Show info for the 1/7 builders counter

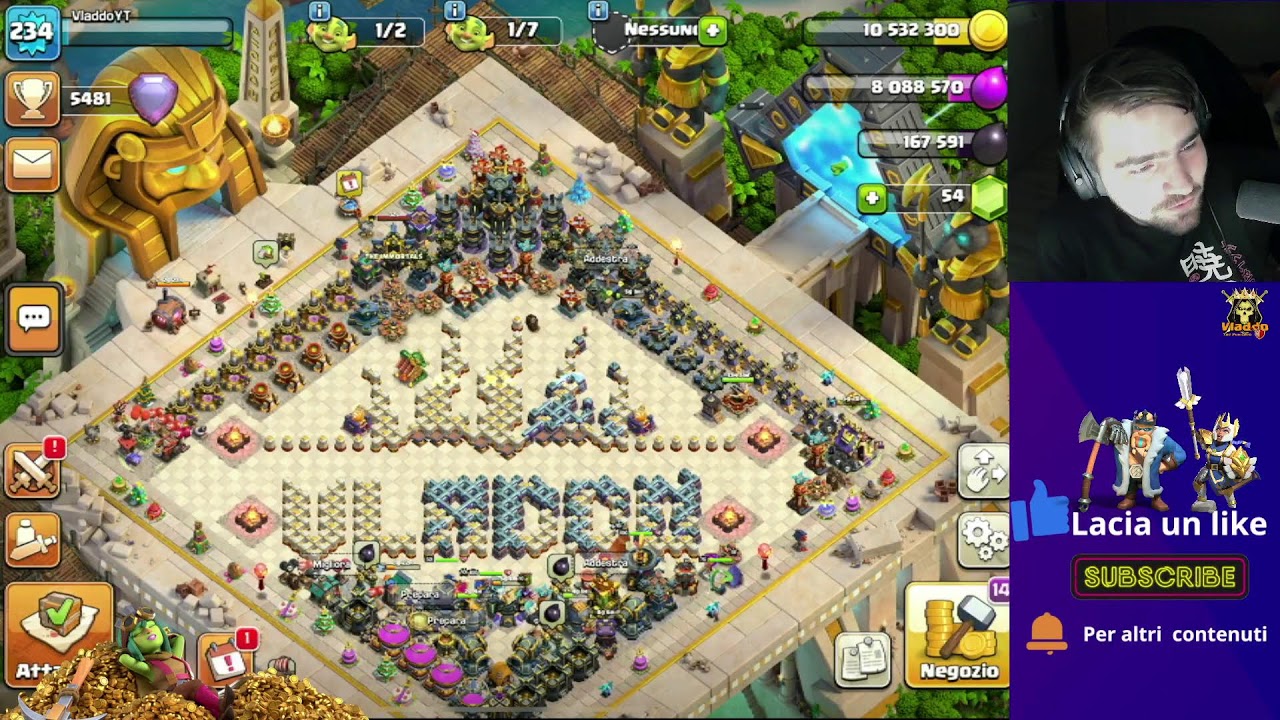click(x=454, y=12)
